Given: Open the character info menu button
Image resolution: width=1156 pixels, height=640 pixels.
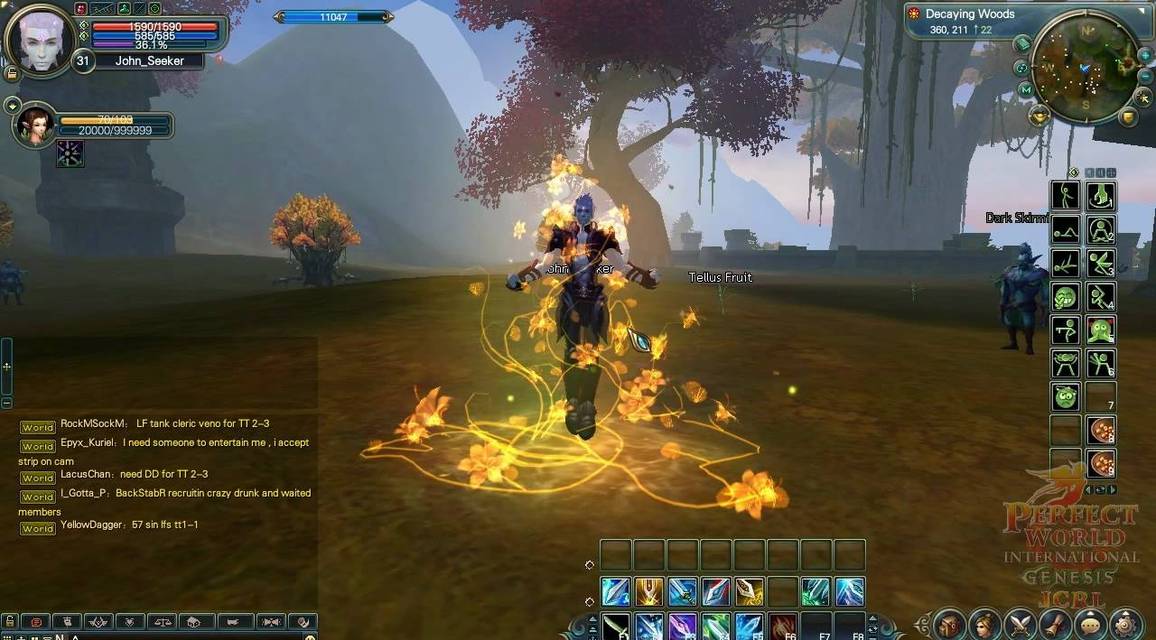Looking at the screenshot, I should tap(985, 624).
